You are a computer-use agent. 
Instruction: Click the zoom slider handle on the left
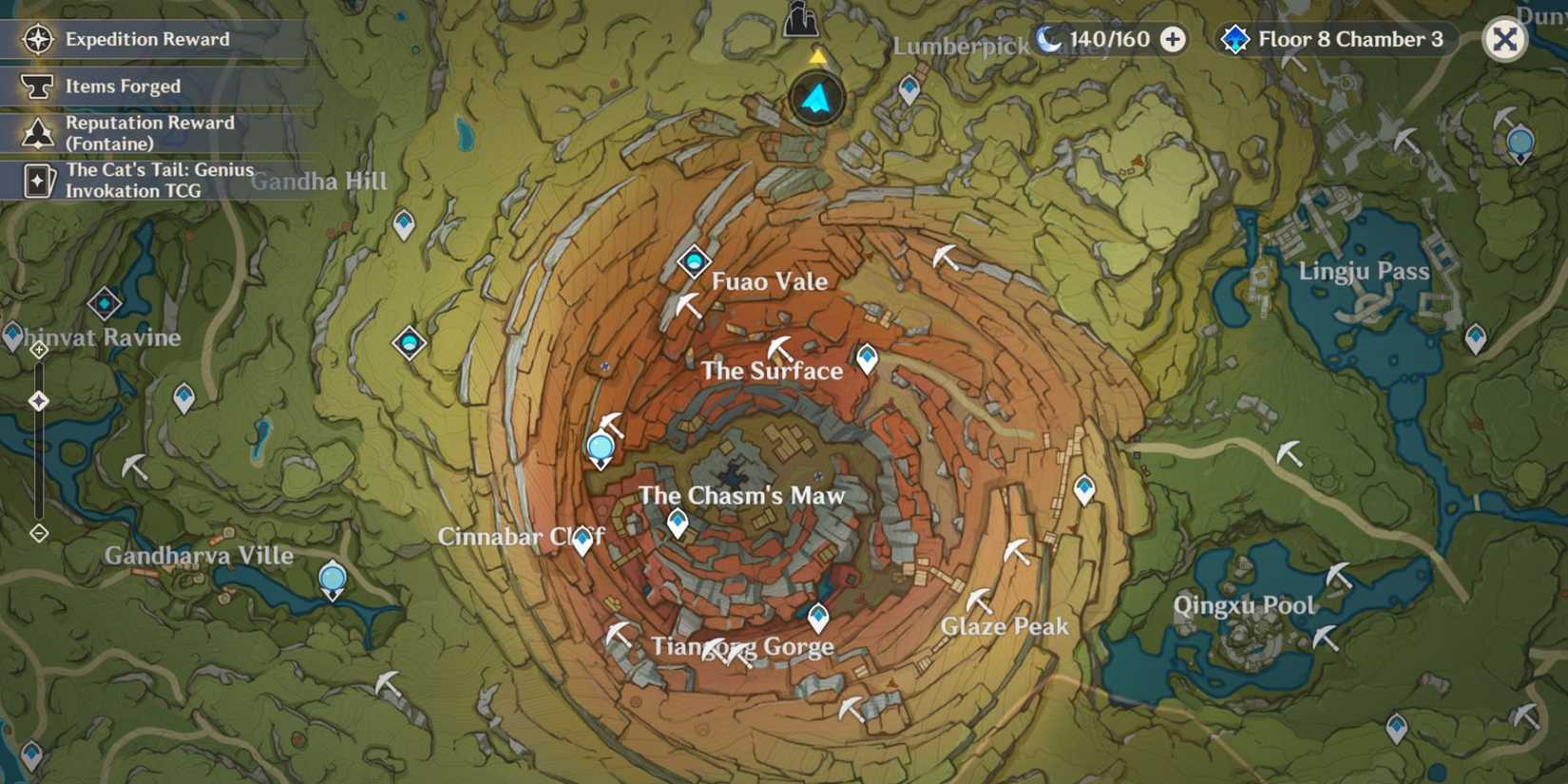(38, 401)
